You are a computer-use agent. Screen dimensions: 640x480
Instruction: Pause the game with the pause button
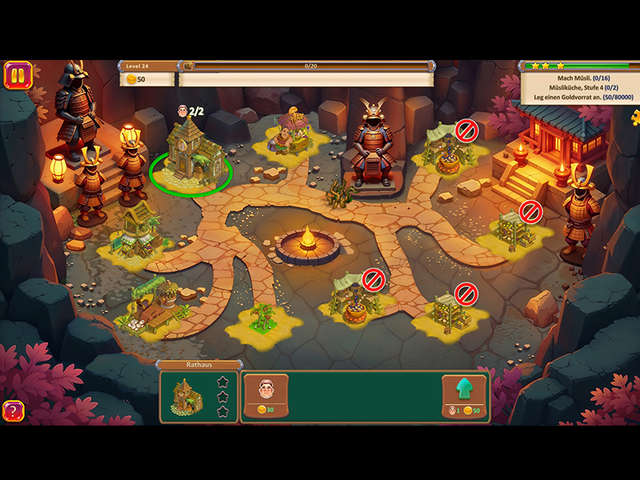click(x=17, y=75)
